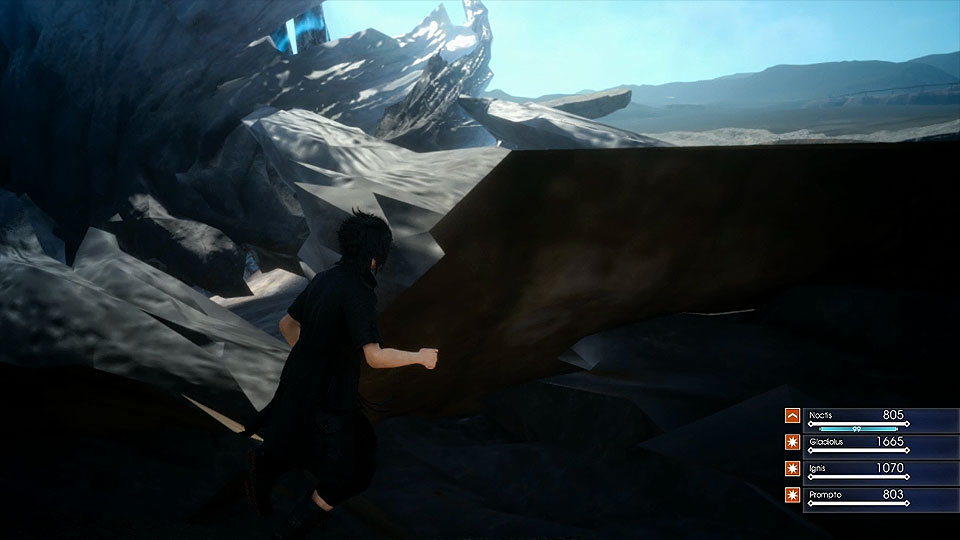Click the starburst status icon beside Prompto
The height and width of the screenshot is (540, 960).
click(x=792, y=495)
